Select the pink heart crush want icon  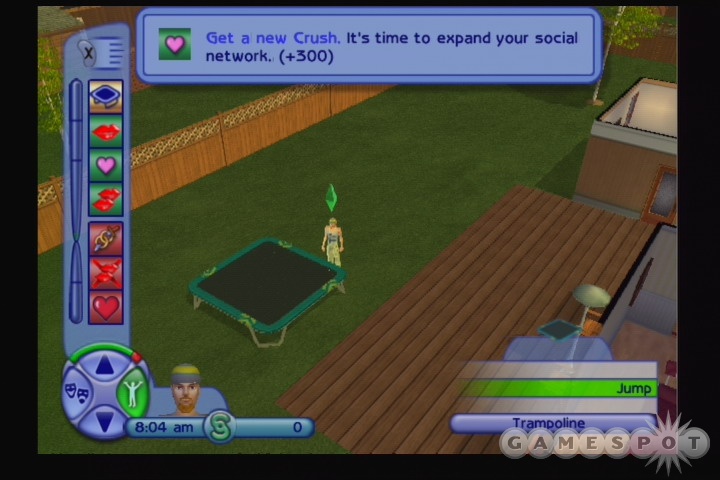coord(106,165)
